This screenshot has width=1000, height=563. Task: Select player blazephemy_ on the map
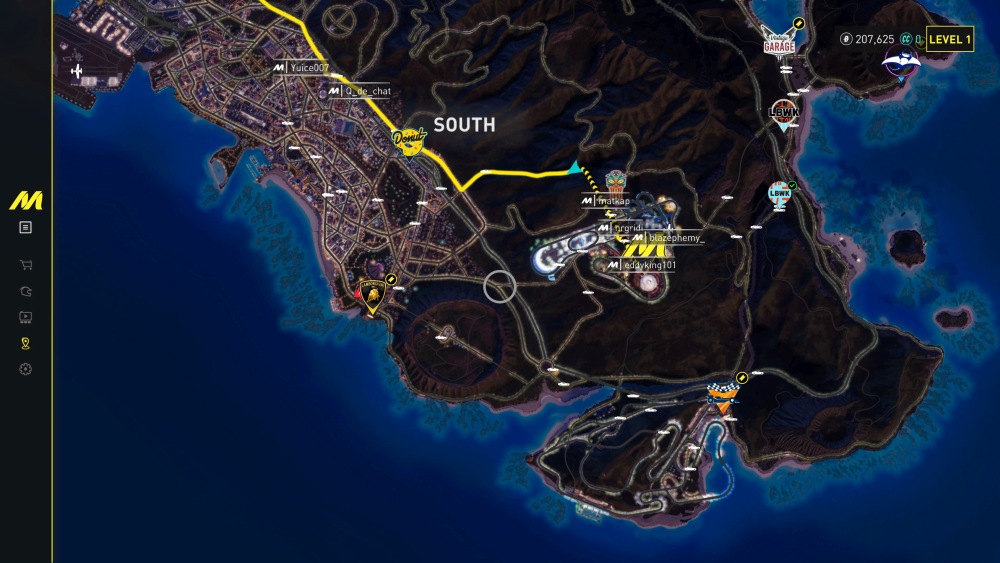click(x=675, y=238)
